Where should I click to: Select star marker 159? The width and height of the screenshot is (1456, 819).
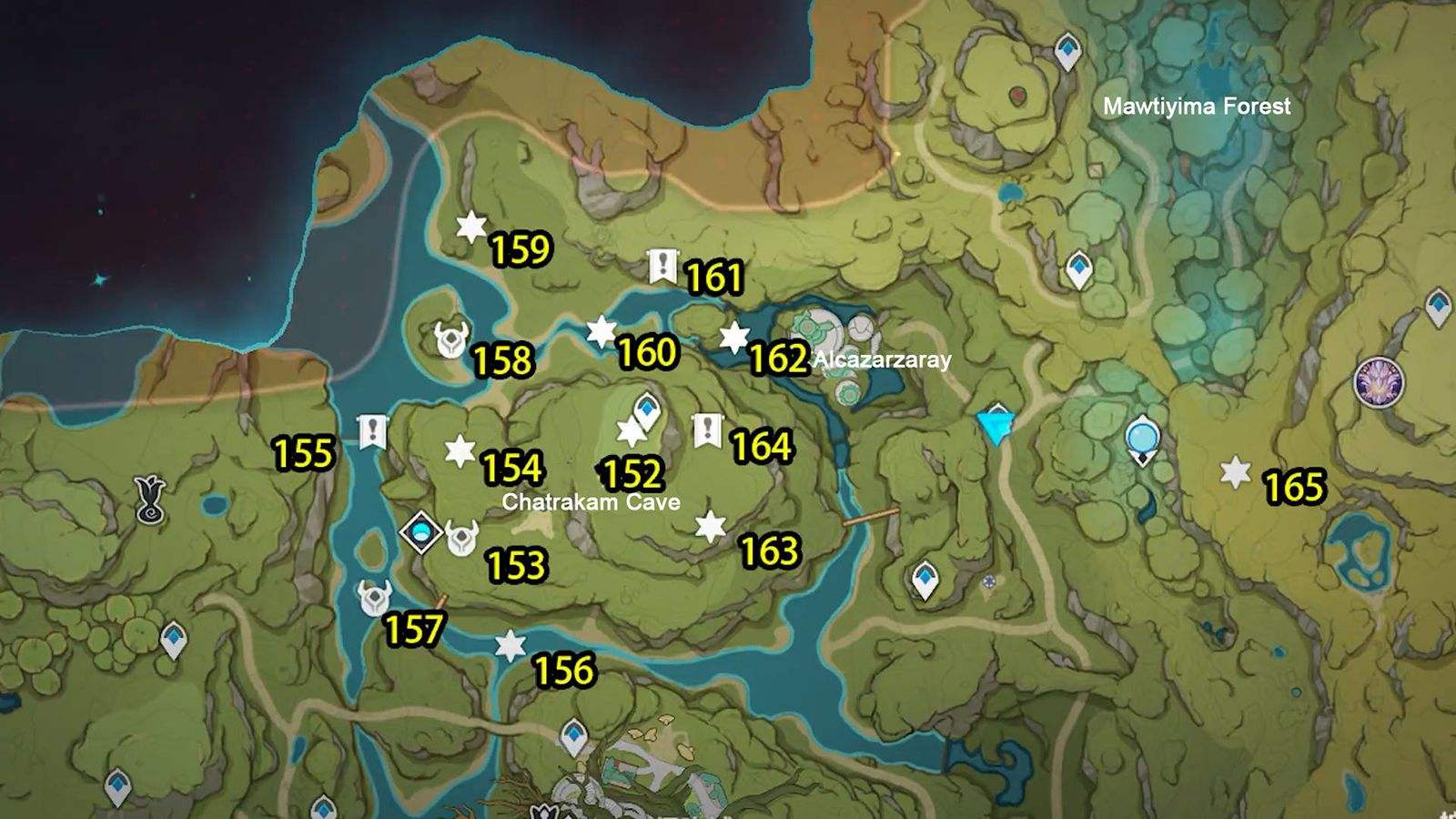click(470, 226)
